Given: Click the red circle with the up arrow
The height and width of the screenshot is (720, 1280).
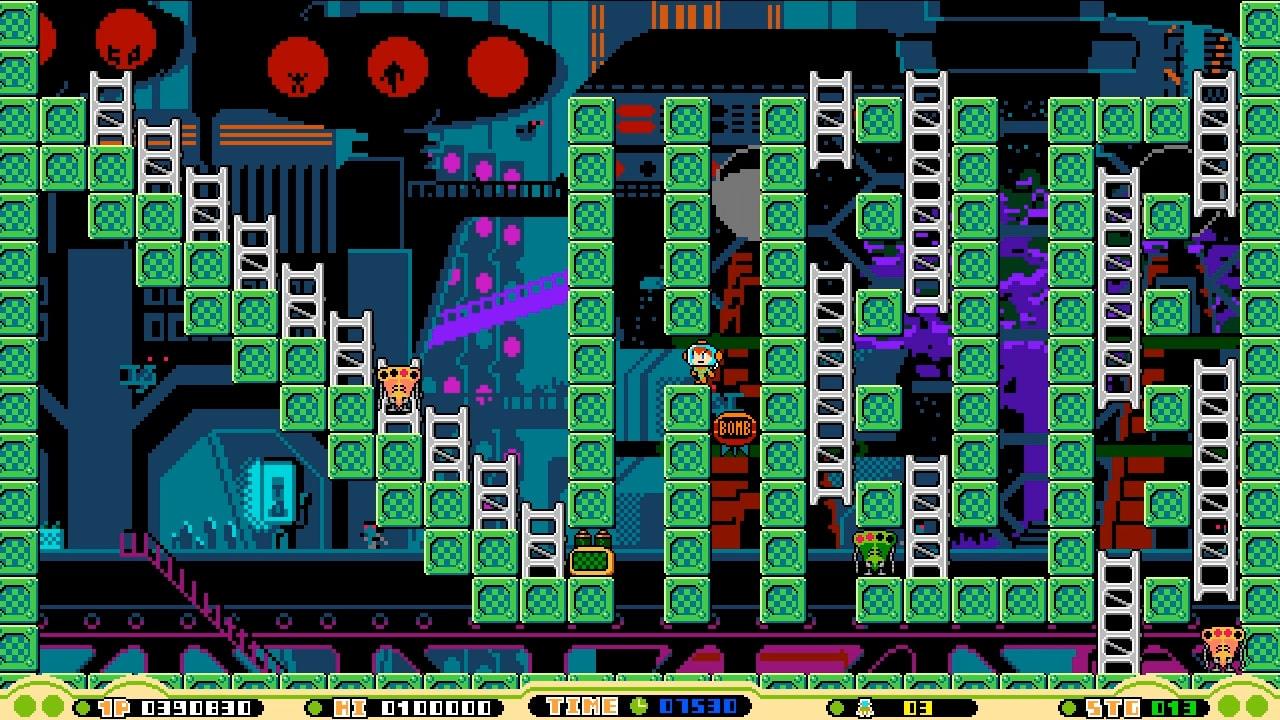Looking at the screenshot, I should tap(396, 68).
